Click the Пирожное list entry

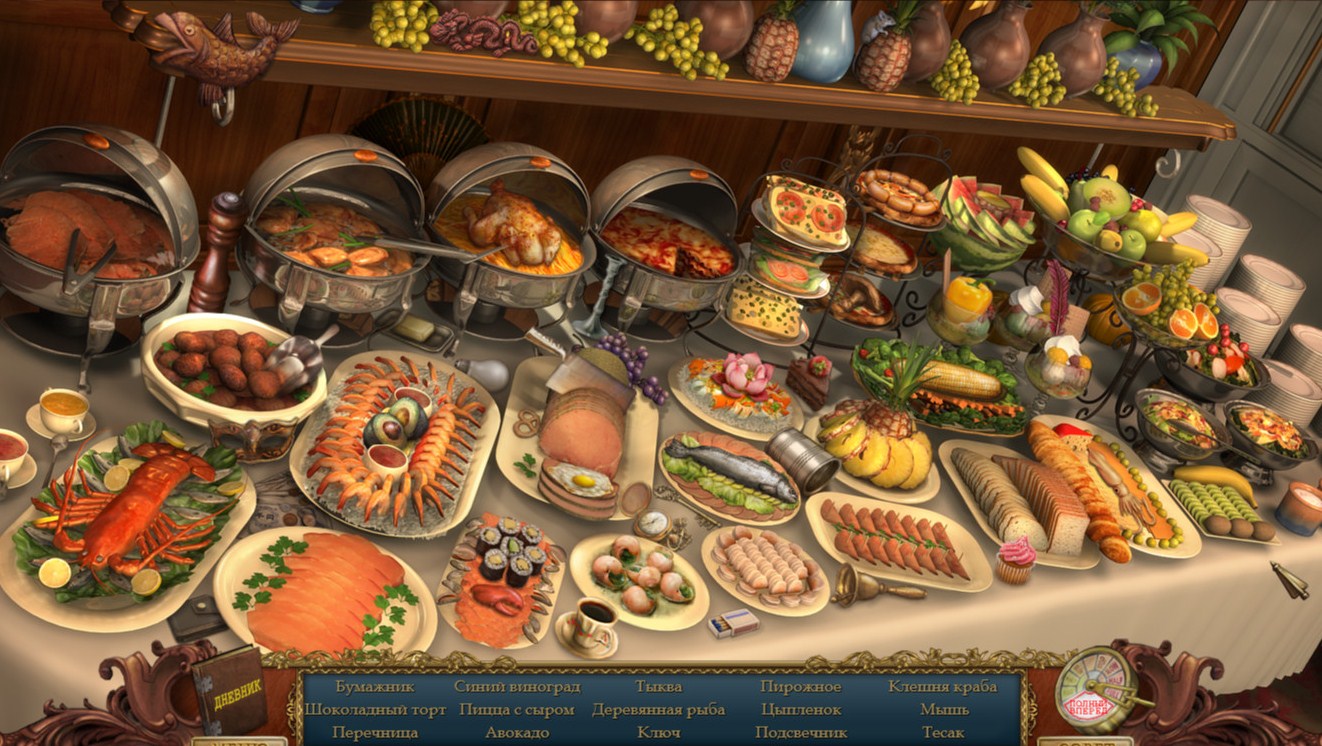click(x=800, y=687)
